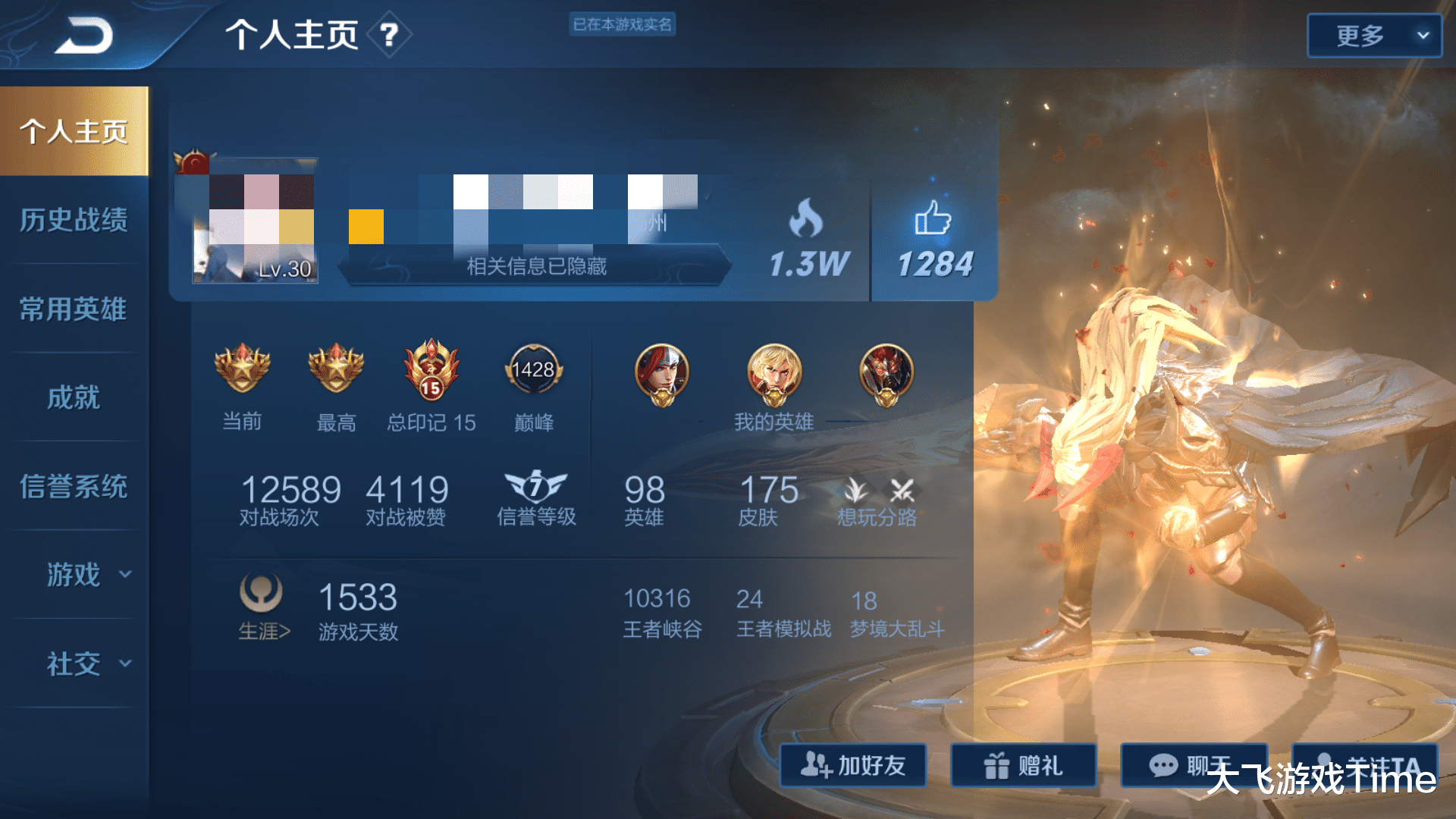This screenshot has width=1456, height=819.
Task: Click the player avatar portrait
Action: tap(254, 221)
